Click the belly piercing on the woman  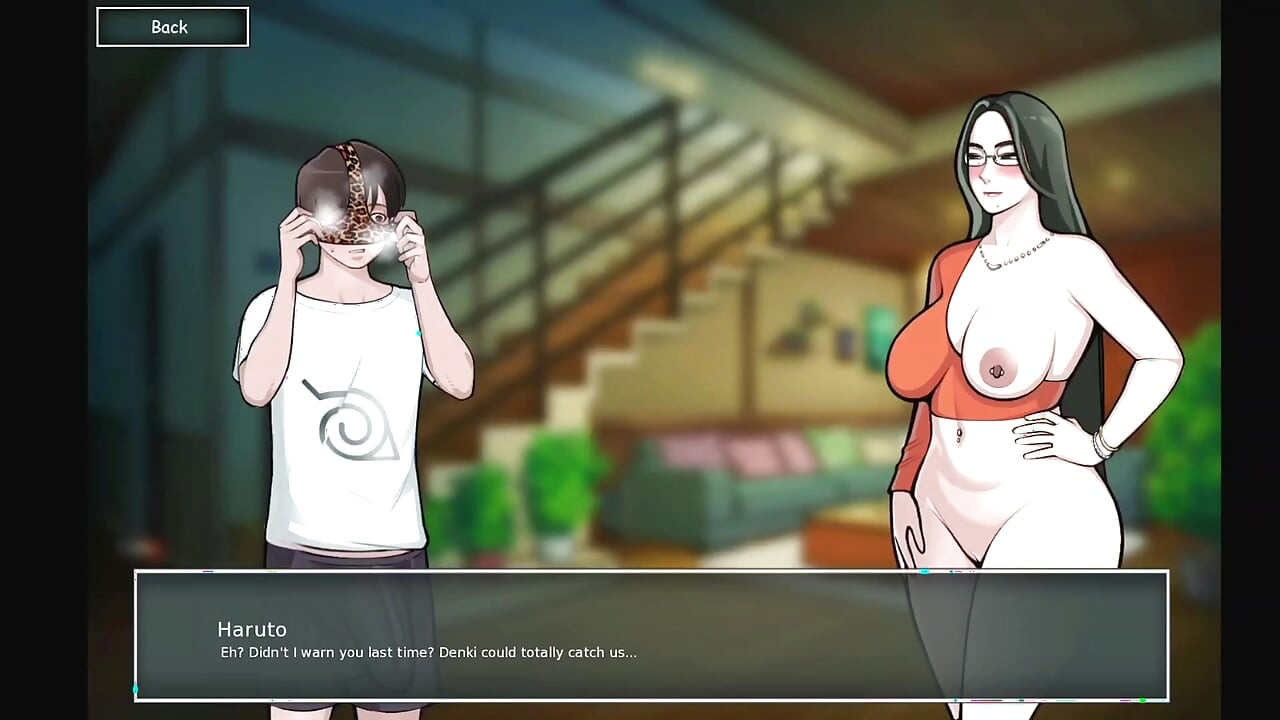(x=958, y=435)
